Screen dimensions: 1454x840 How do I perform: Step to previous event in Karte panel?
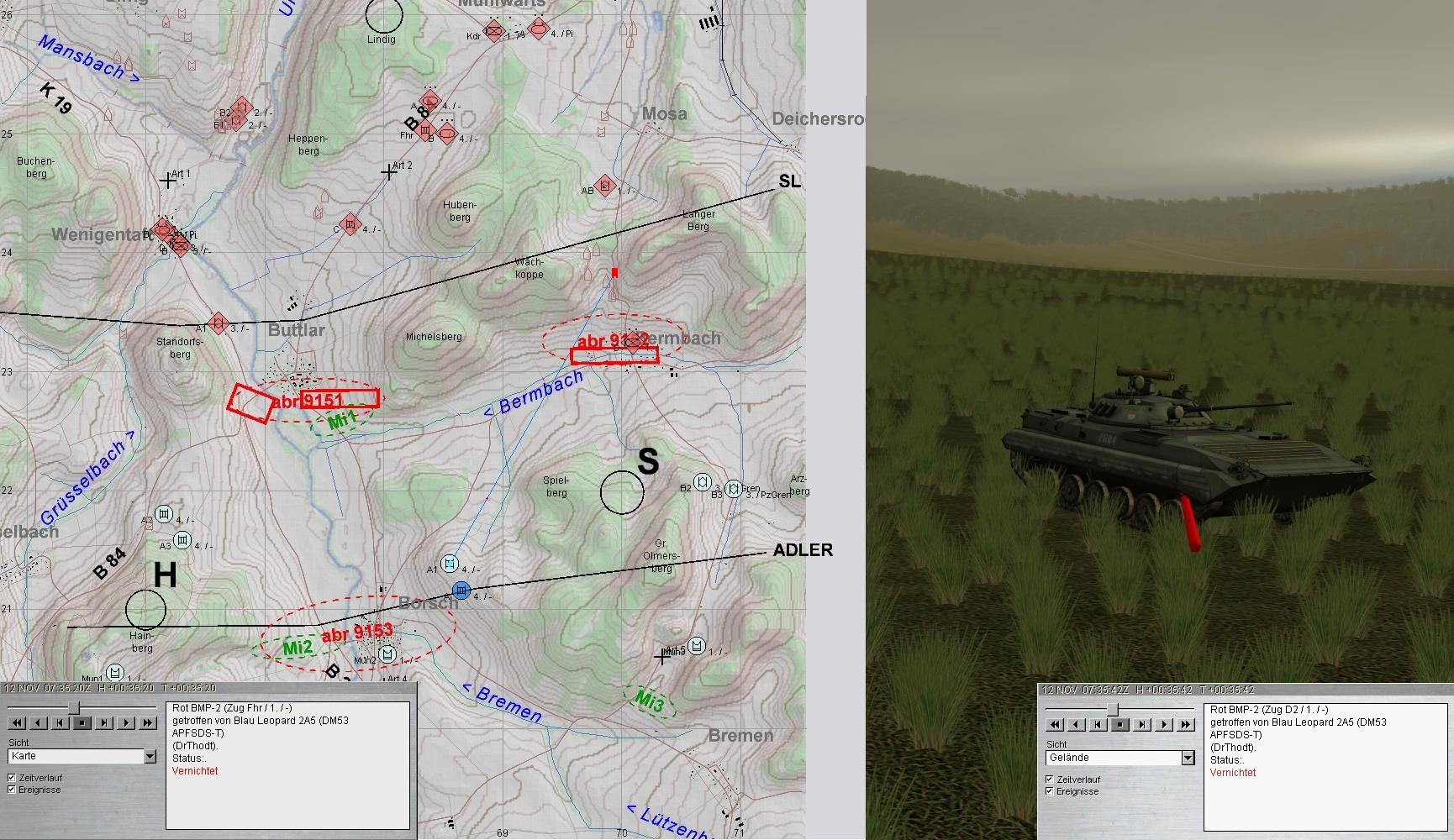click(x=60, y=722)
